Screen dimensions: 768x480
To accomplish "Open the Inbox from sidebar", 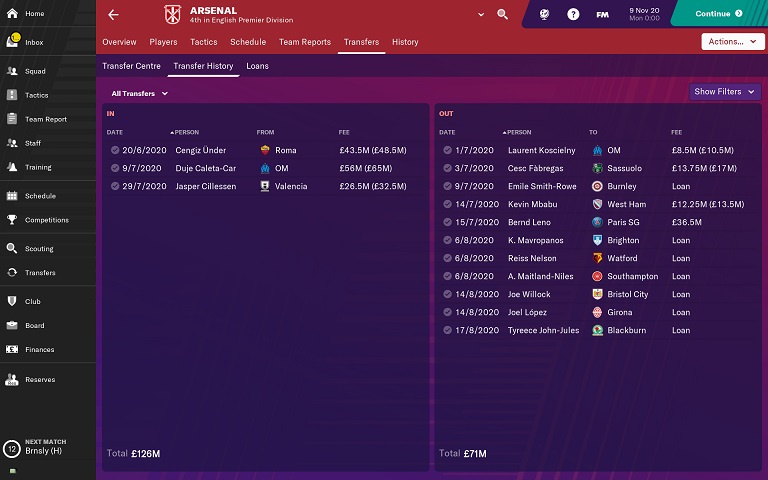I will click(x=34, y=43).
